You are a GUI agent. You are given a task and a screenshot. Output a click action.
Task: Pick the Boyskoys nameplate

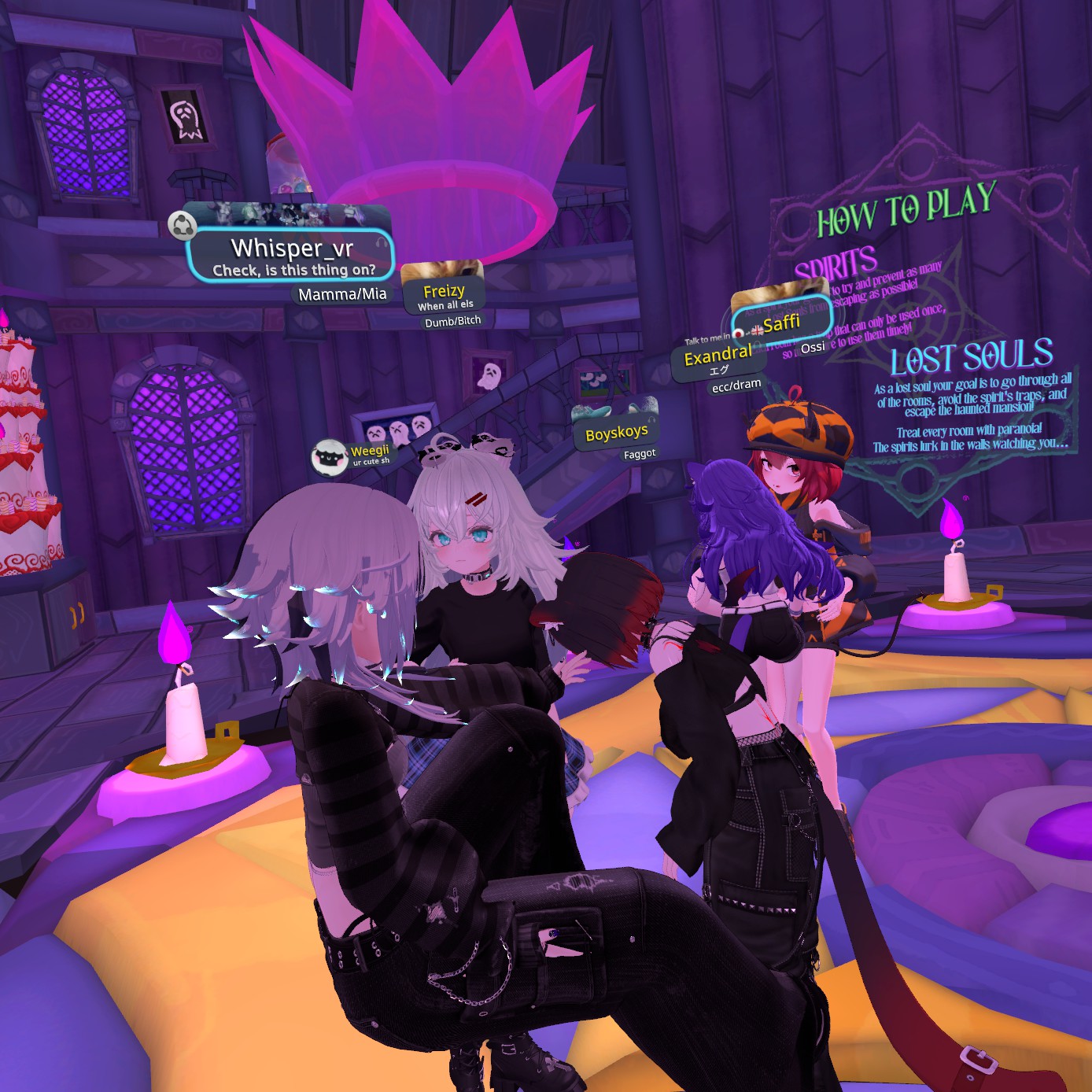617,433
